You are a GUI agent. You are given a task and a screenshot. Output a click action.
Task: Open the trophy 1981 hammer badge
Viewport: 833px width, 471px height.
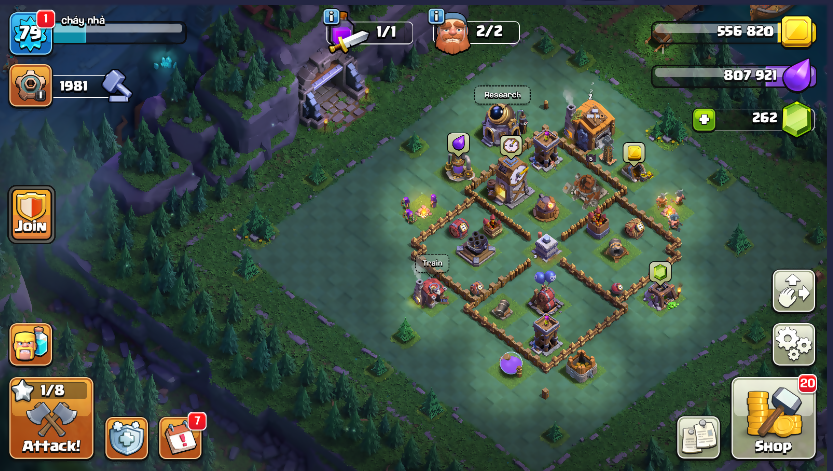pyautogui.click(x=30, y=86)
